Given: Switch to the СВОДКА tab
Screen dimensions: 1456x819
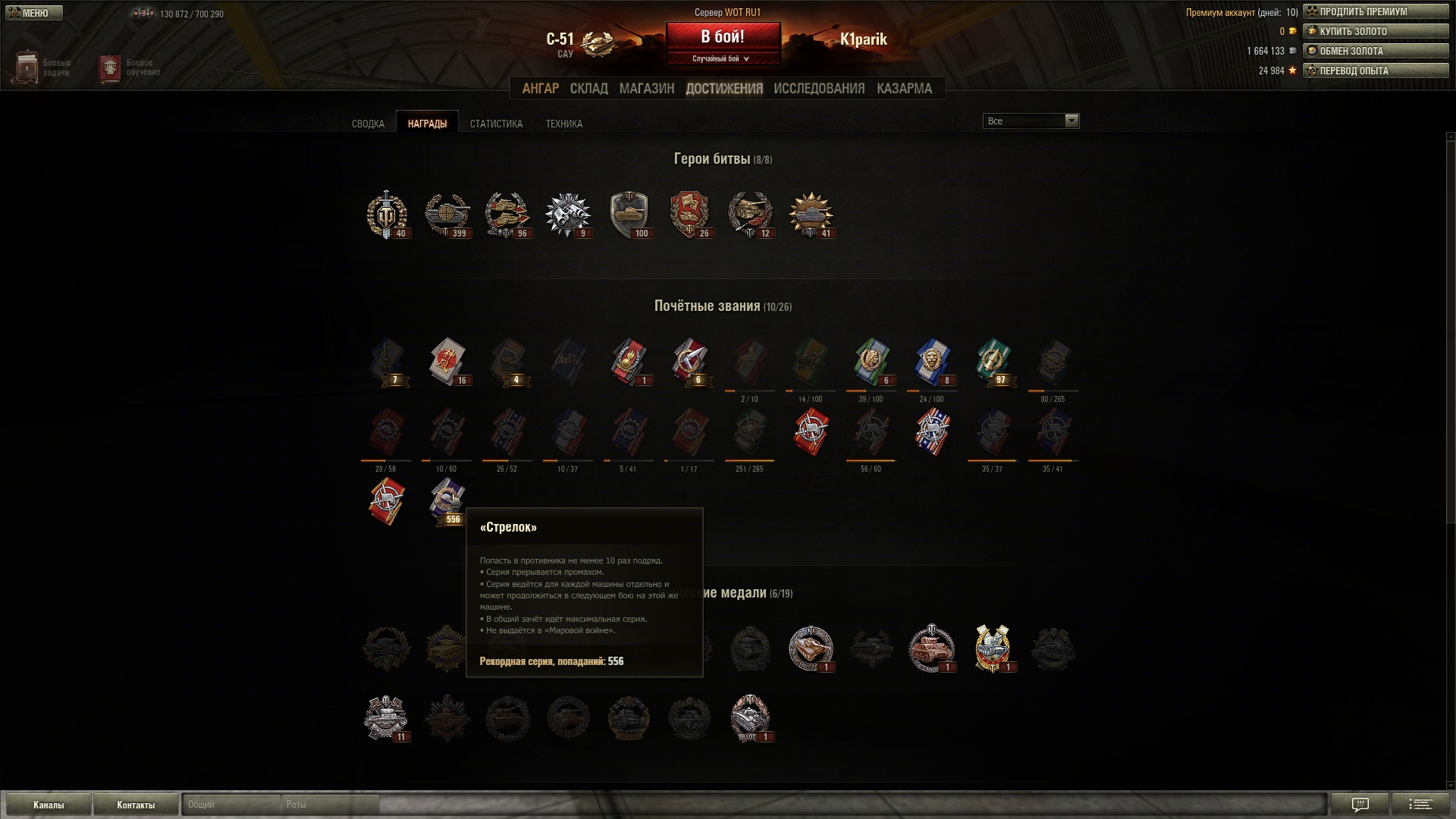Looking at the screenshot, I should [368, 124].
